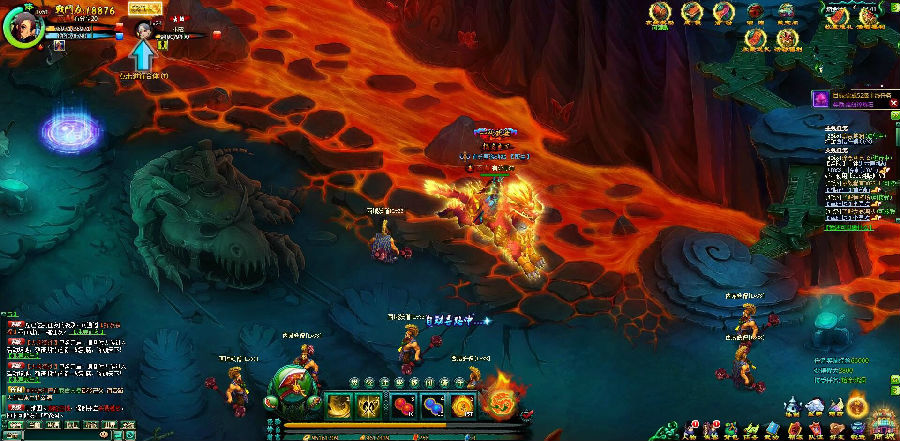Click the purple gem item notification icon
Screen dimensions: 900x441
819,98
